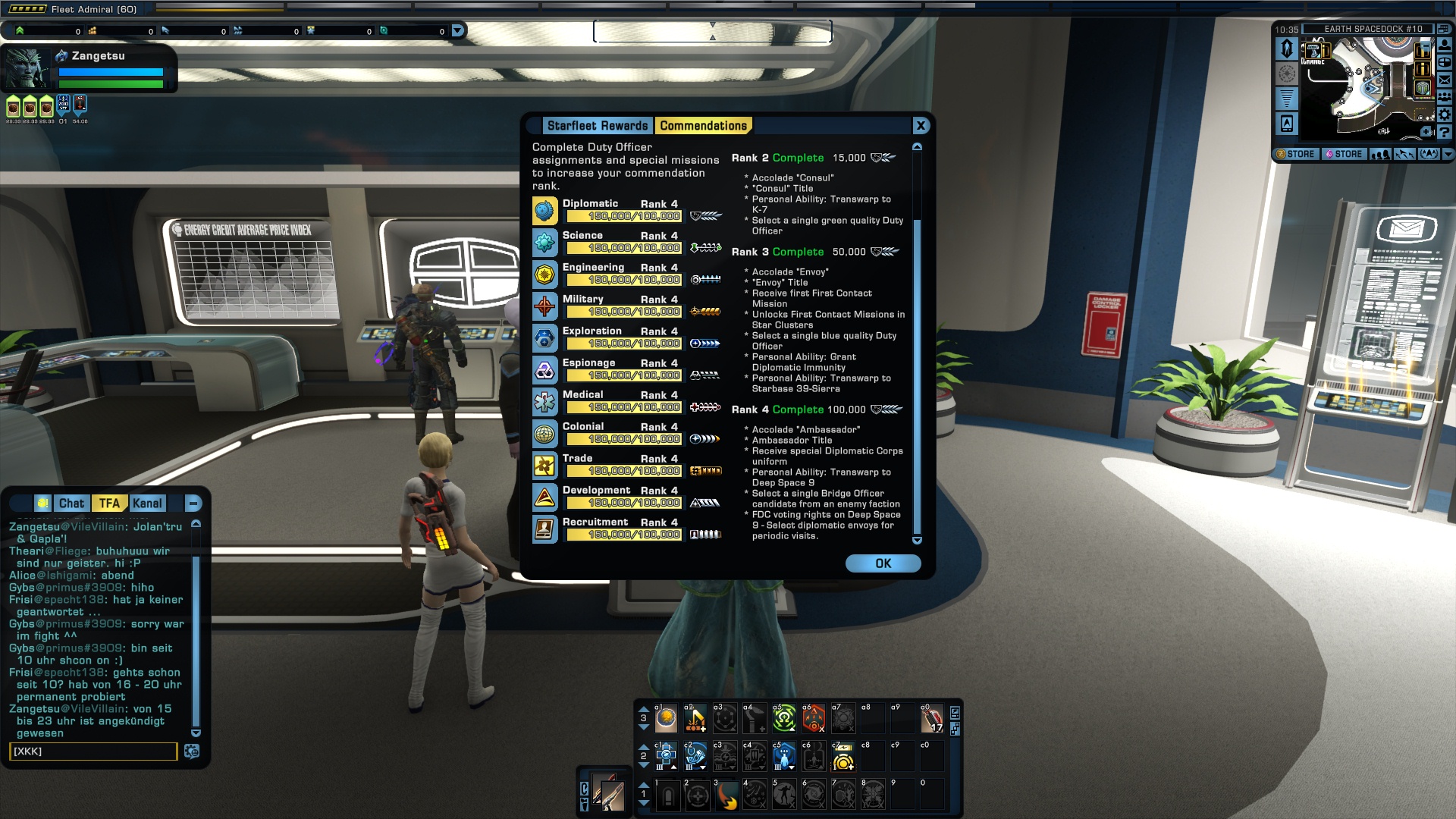Image resolution: width=1456 pixels, height=819 pixels.
Task: Minimize the chat window
Action: [x=193, y=504]
